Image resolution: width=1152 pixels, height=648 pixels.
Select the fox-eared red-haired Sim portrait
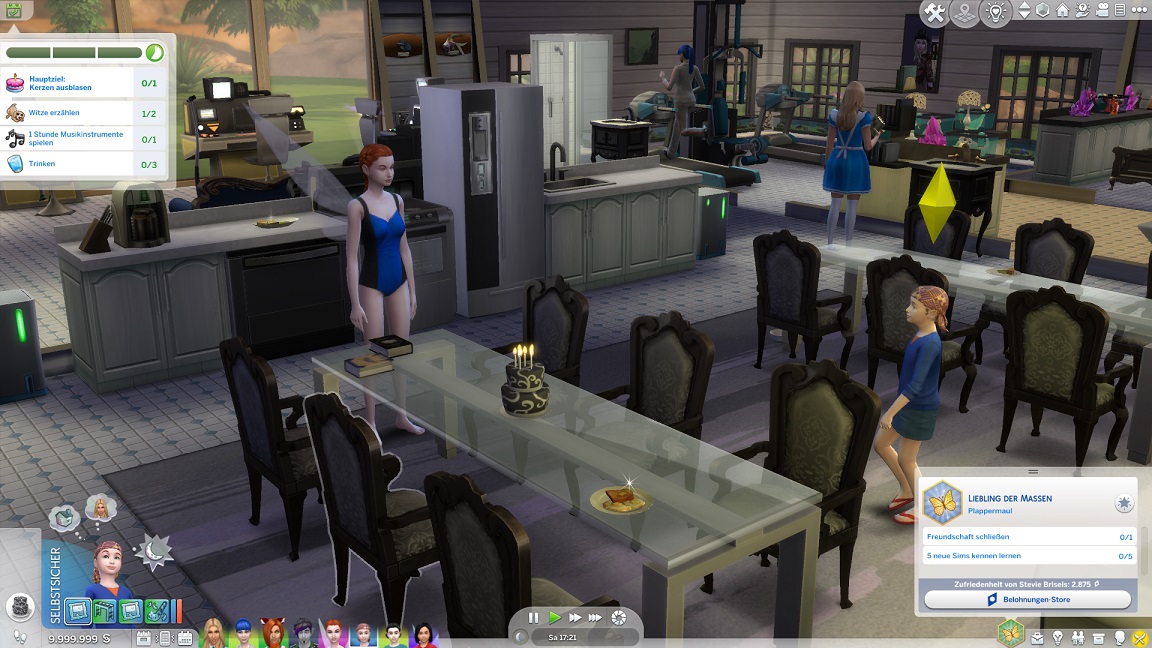272,634
